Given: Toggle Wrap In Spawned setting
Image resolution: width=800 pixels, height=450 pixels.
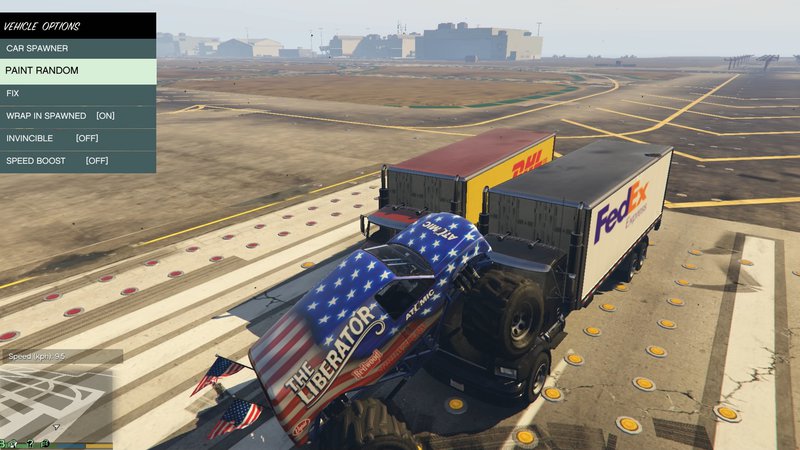Looking at the screenshot, I should tap(78, 116).
